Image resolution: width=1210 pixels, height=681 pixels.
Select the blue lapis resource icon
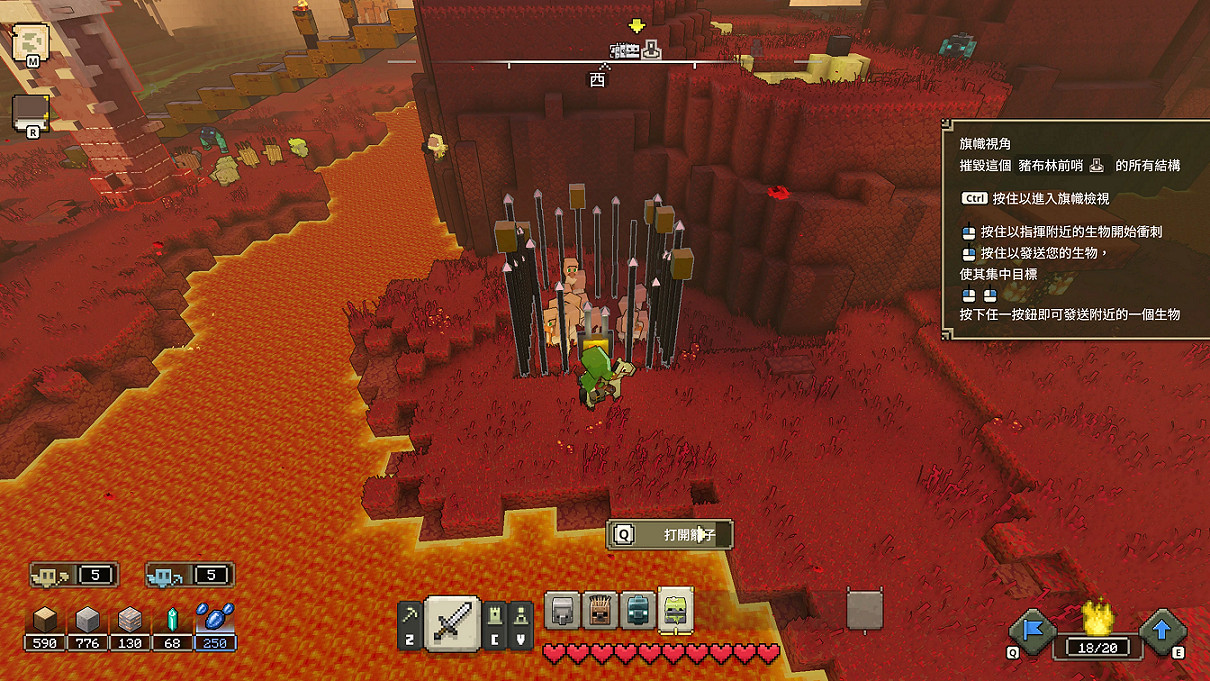click(x=215, y=621)
